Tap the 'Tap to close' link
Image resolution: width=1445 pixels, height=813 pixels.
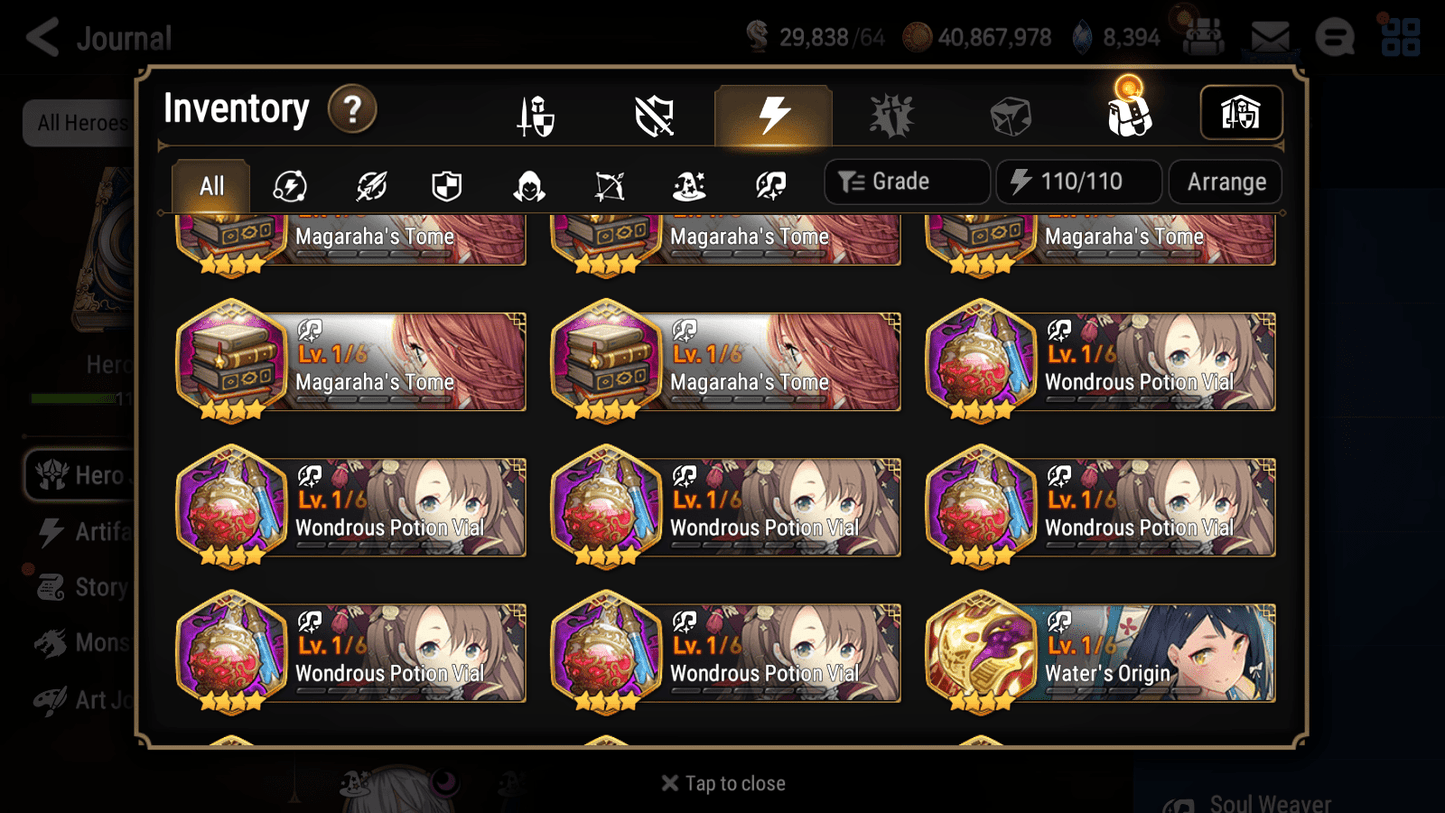tap(722, 783)
